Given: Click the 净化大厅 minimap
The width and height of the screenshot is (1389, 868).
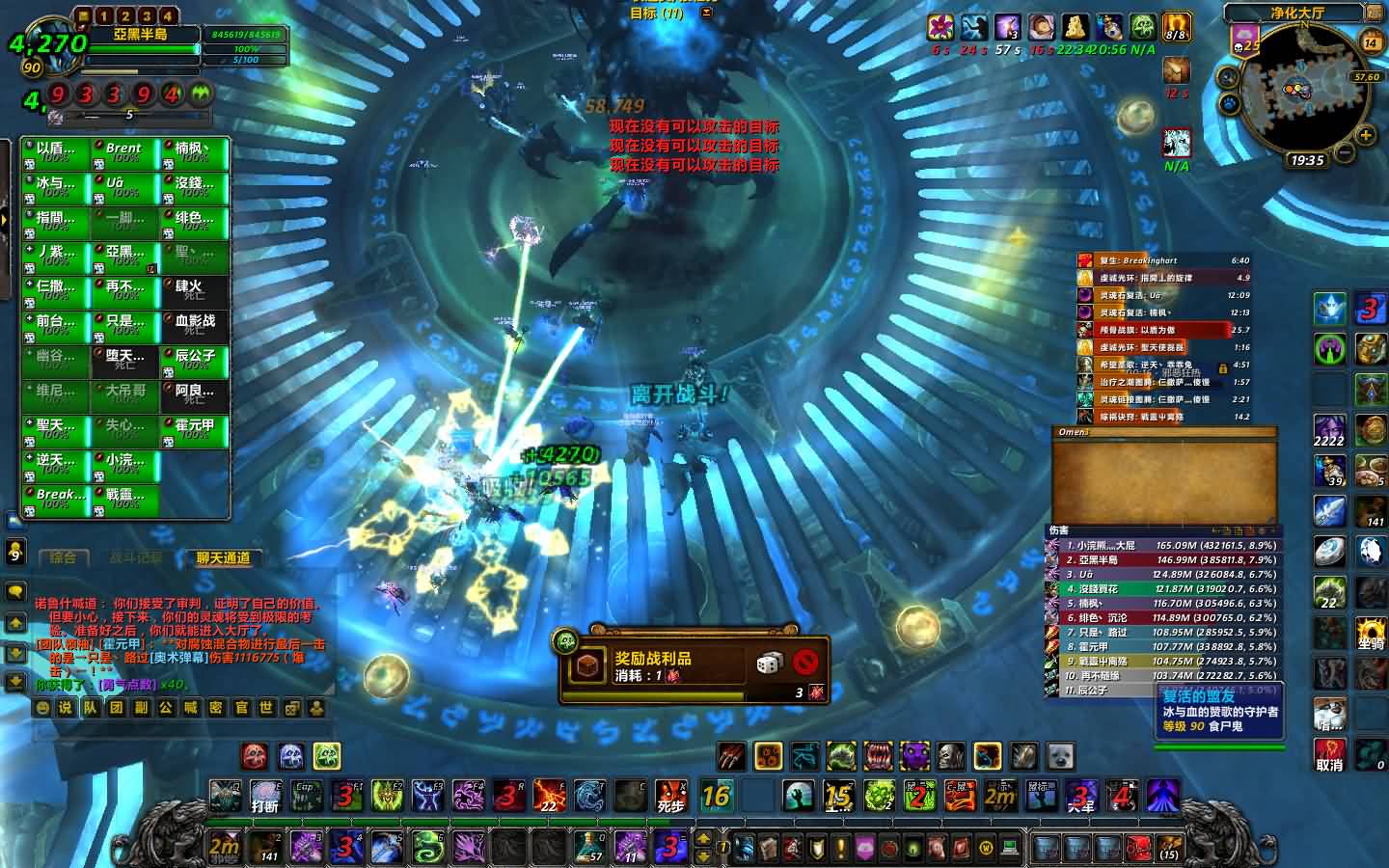Looking at the screenshot, I should click(1304, 94).
